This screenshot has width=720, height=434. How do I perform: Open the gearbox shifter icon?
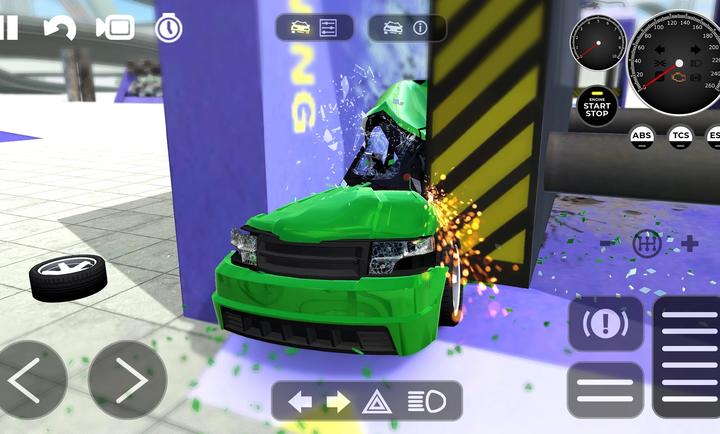[x=648, y=243]
